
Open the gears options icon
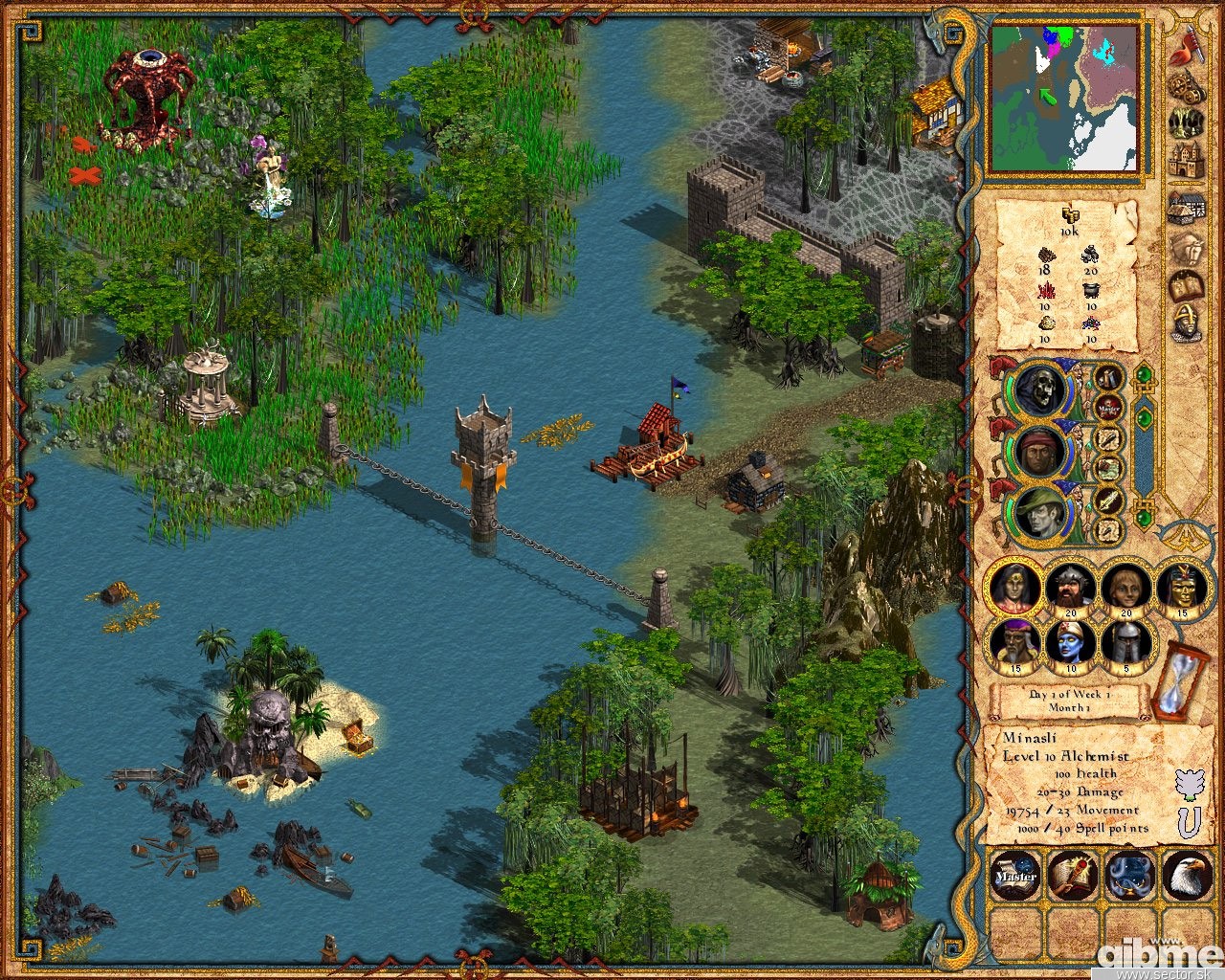1187,88
